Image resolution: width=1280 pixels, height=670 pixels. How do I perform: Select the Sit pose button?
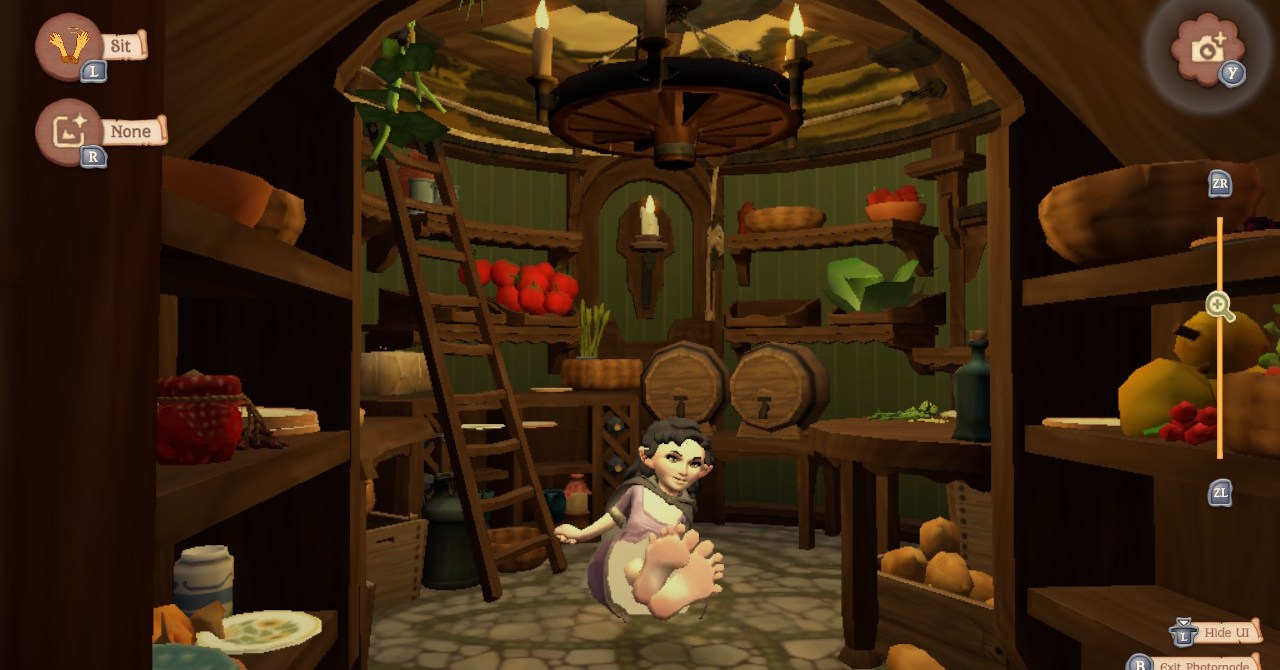point(70,46)
